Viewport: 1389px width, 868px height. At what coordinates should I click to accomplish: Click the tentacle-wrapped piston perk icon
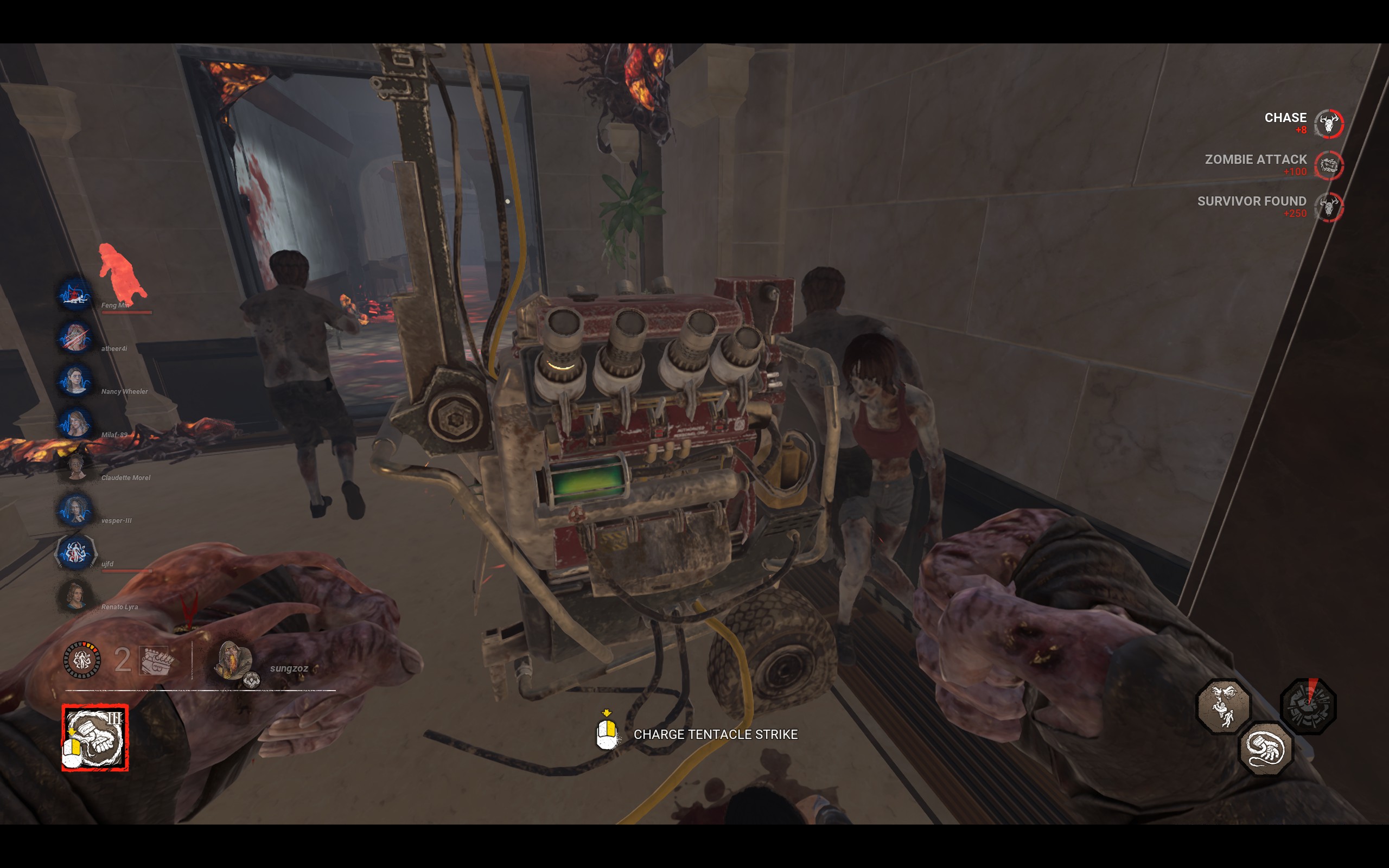point(1266,749)
